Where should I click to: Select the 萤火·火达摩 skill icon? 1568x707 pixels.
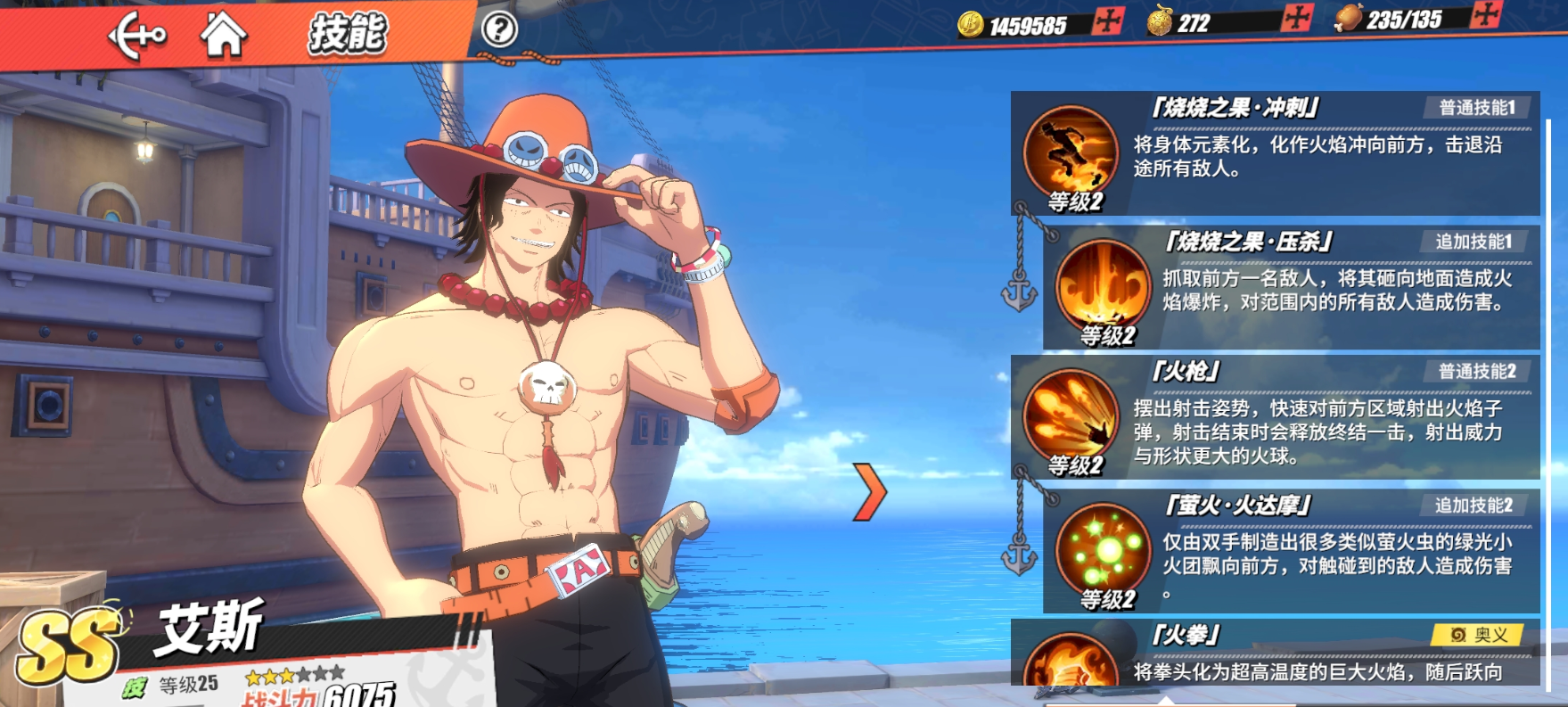click(x=1103, y=550)
